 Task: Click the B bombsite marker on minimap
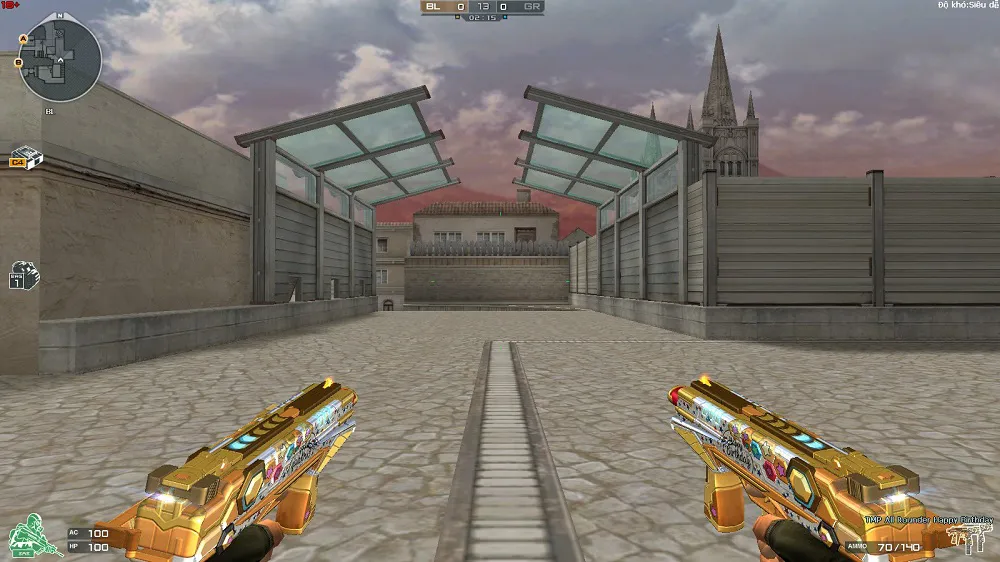[x=19, y=63]
